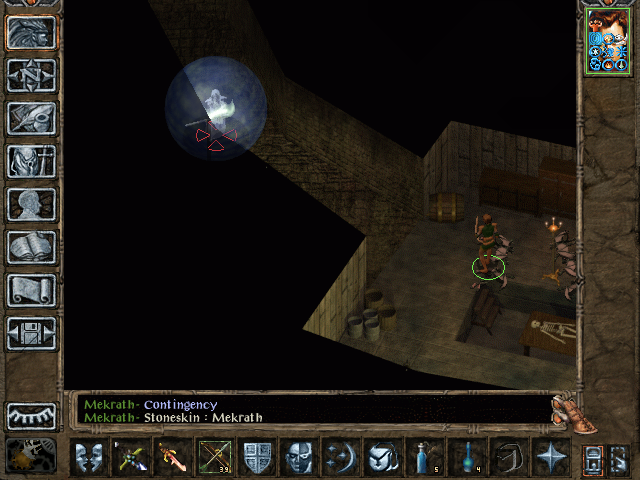Viewport: 640px width, 480px height.
Task: Open special abilities star button
Action: (550, 458)
